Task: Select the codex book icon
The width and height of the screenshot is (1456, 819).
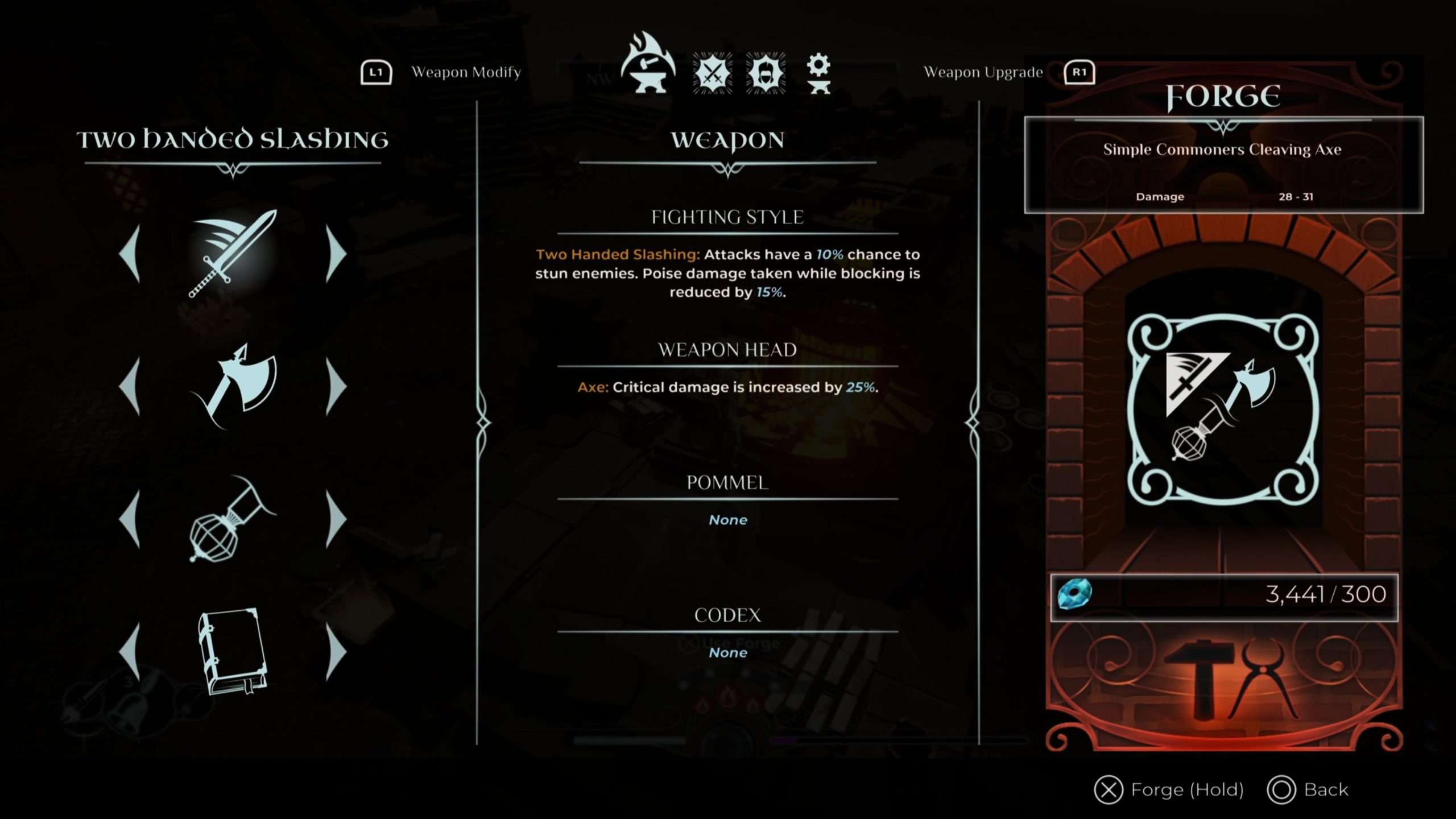Action: 233,652
